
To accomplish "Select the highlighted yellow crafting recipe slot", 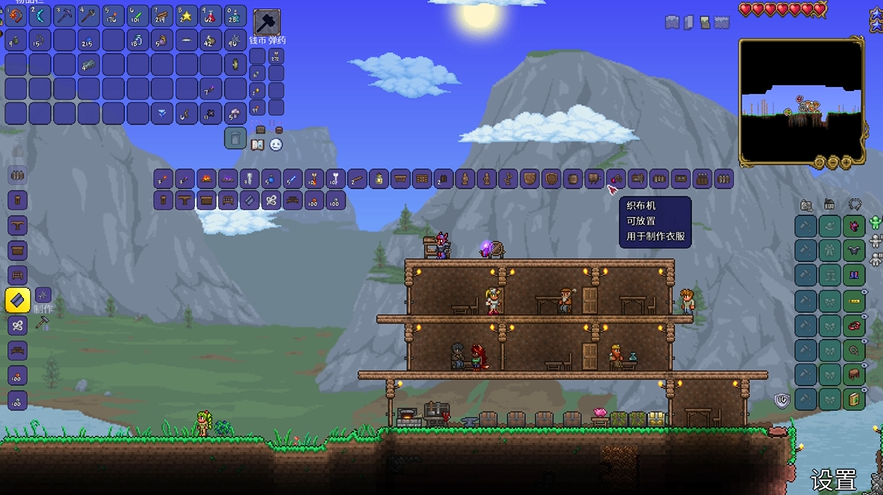I will click(x=17, y=299).
